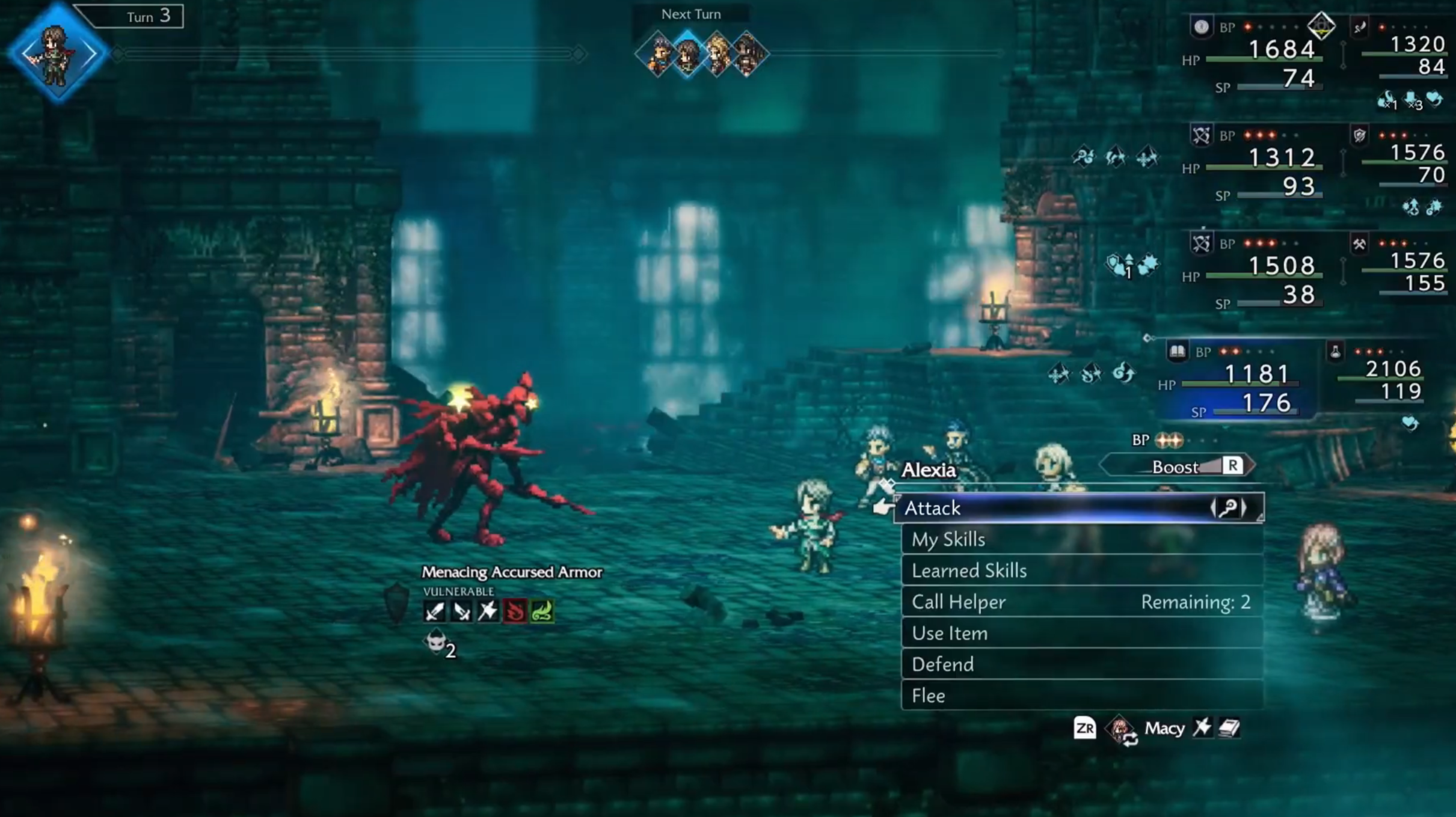Open the My Skills menu entry
Image resolution: width=1456 pixels, height=817 pixels.
(948, 540)
